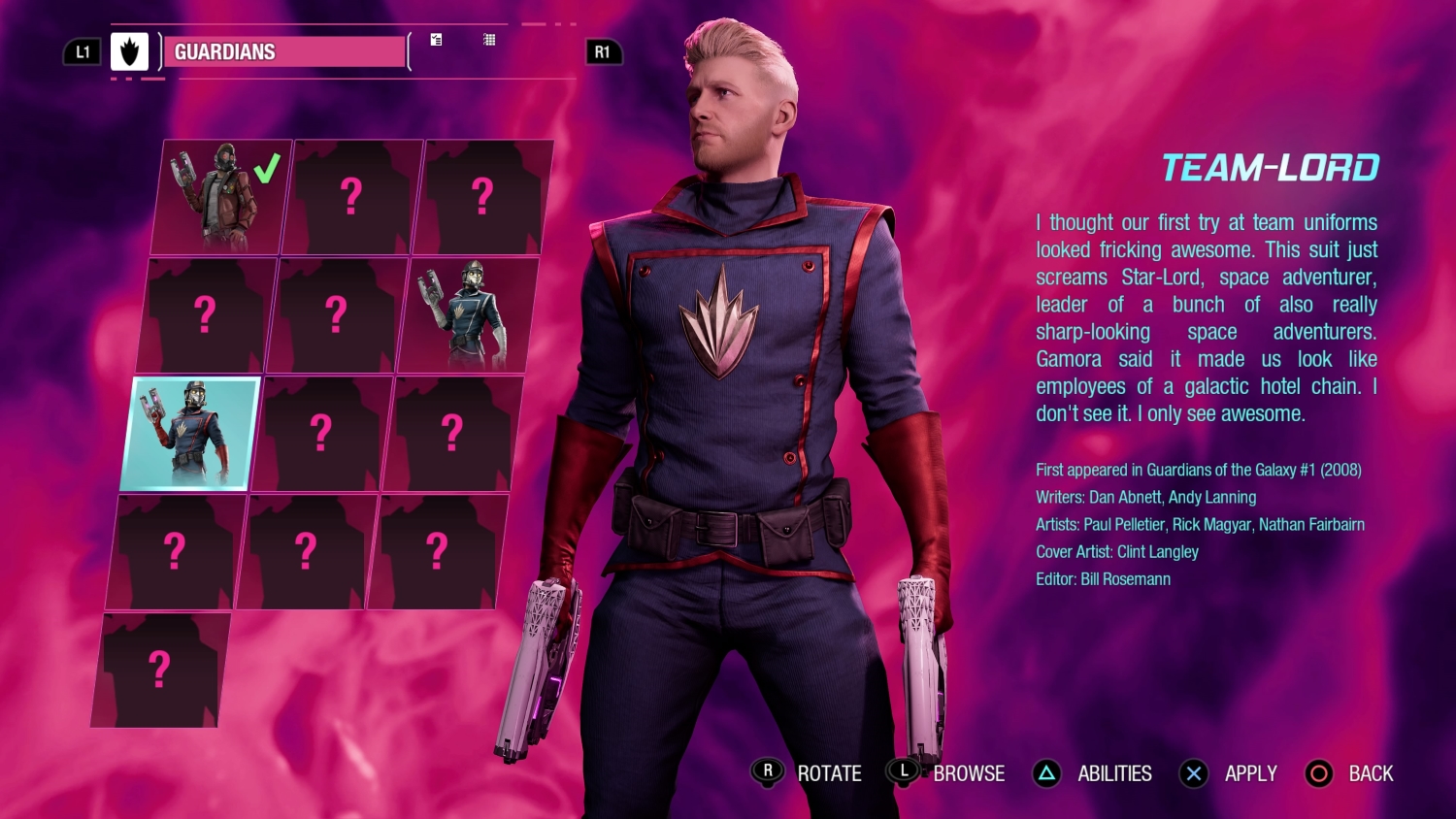Open the Abilities screen
Viewport: 1456px width, 819px height.
point(1113,773)
